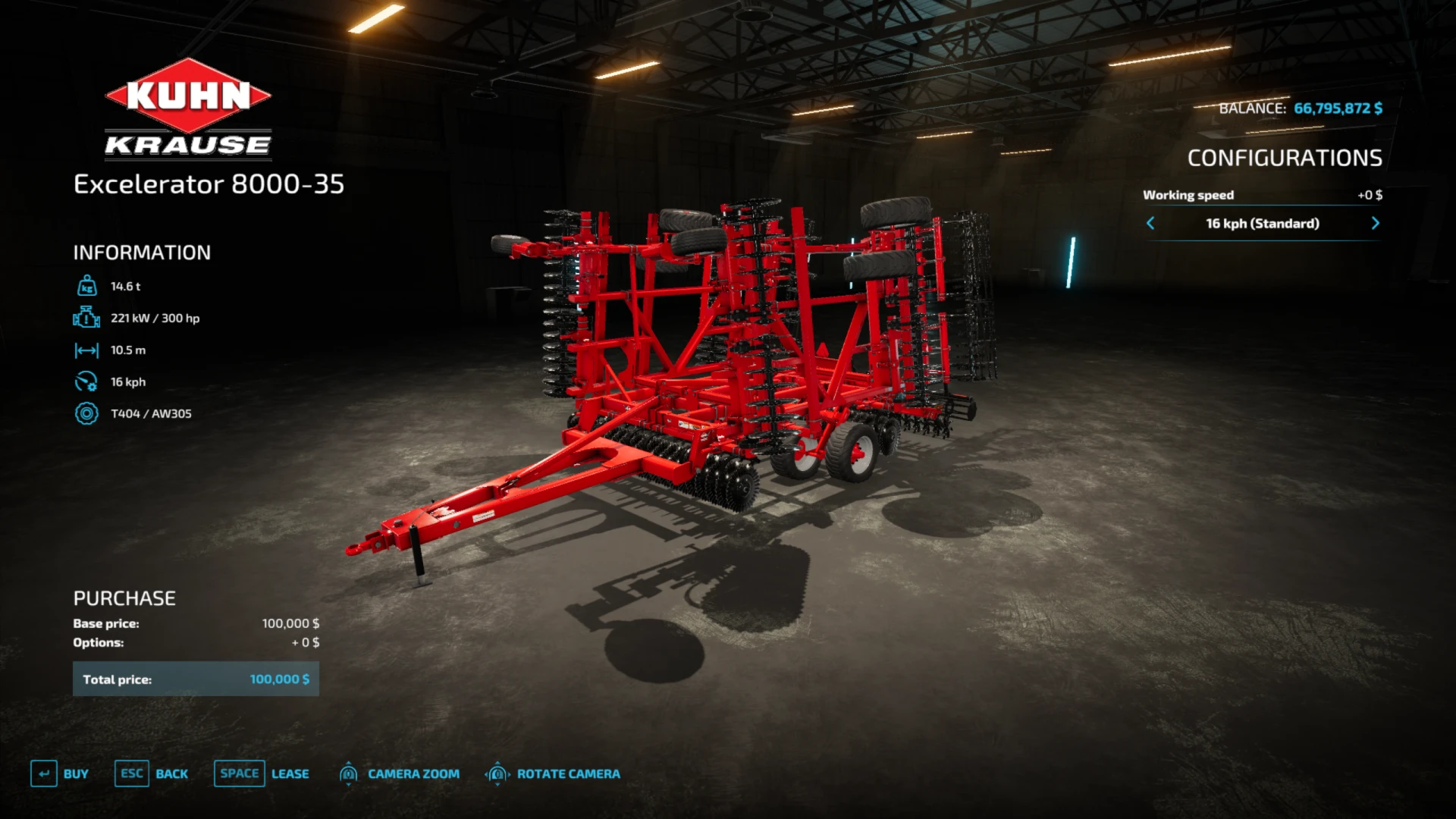Select the 16 kph Standard speed setting
The height and width of the screenshot is (819, 1456).
pyautogui.click(x=1263, y=223)
